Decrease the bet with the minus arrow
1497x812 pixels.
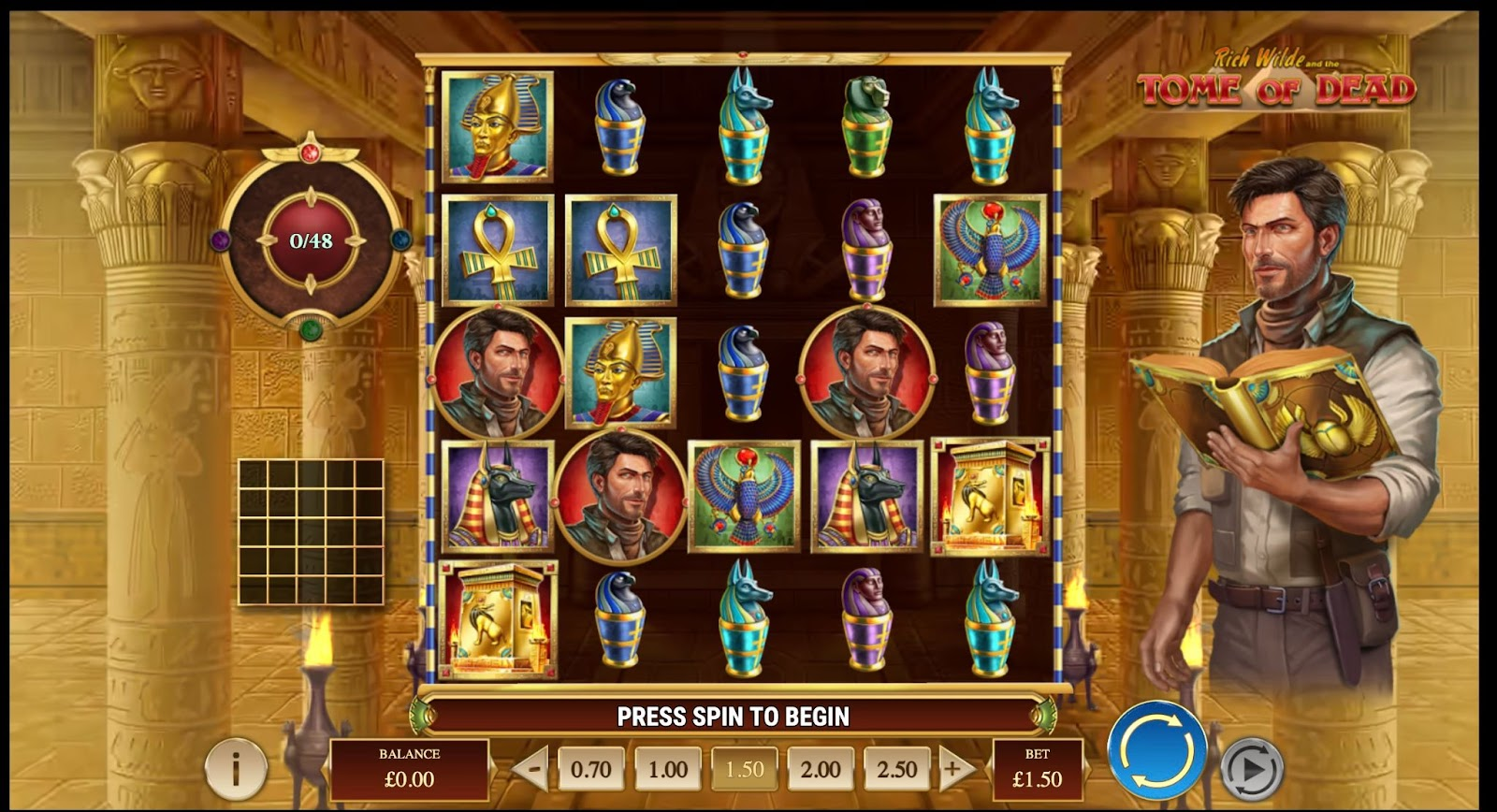(x=530, y=770)
